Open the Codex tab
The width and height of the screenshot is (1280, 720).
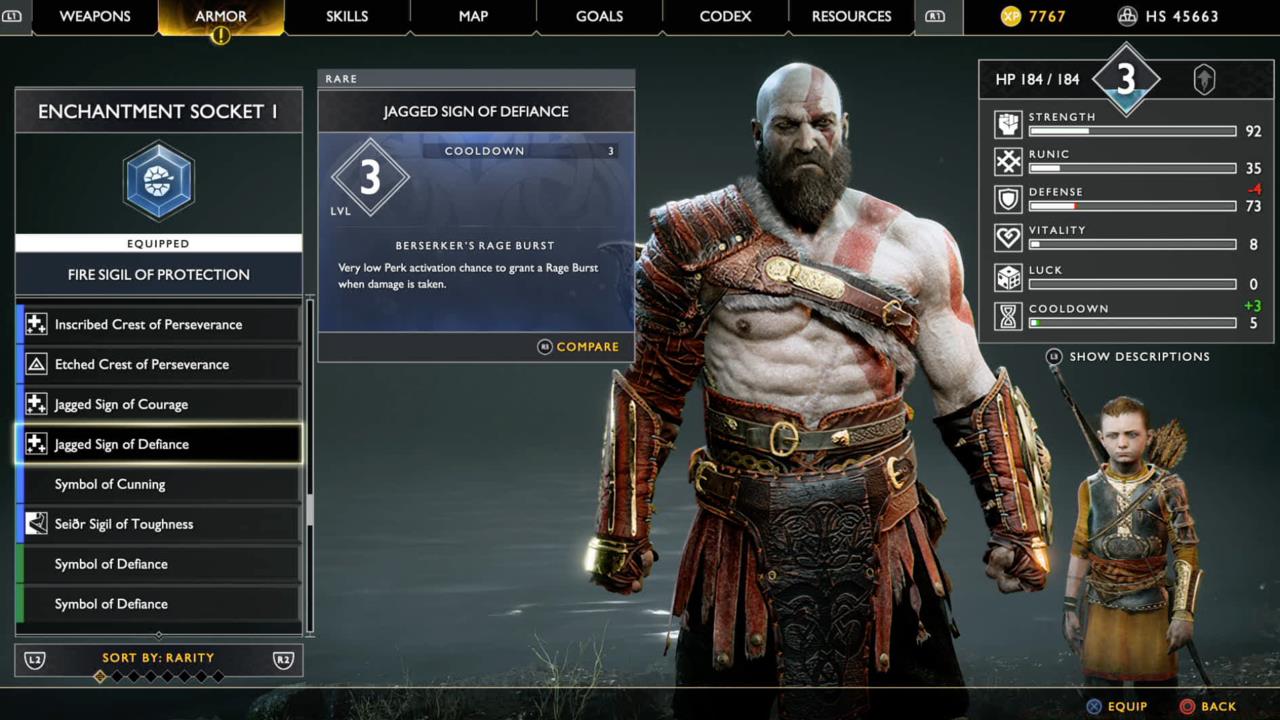(x=724, y=16)
